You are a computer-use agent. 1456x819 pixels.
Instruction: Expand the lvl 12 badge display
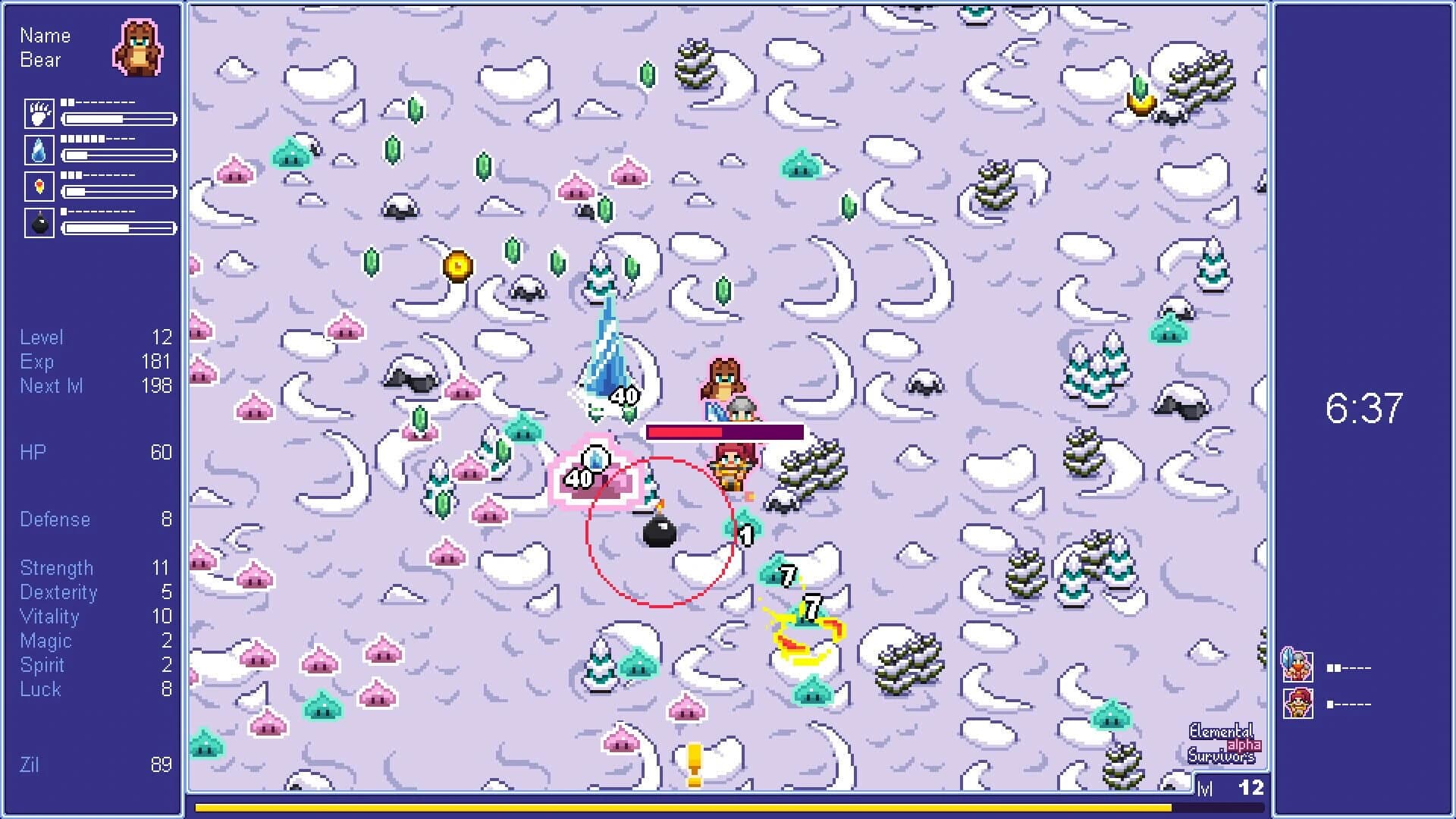(x=1228, y=787)
